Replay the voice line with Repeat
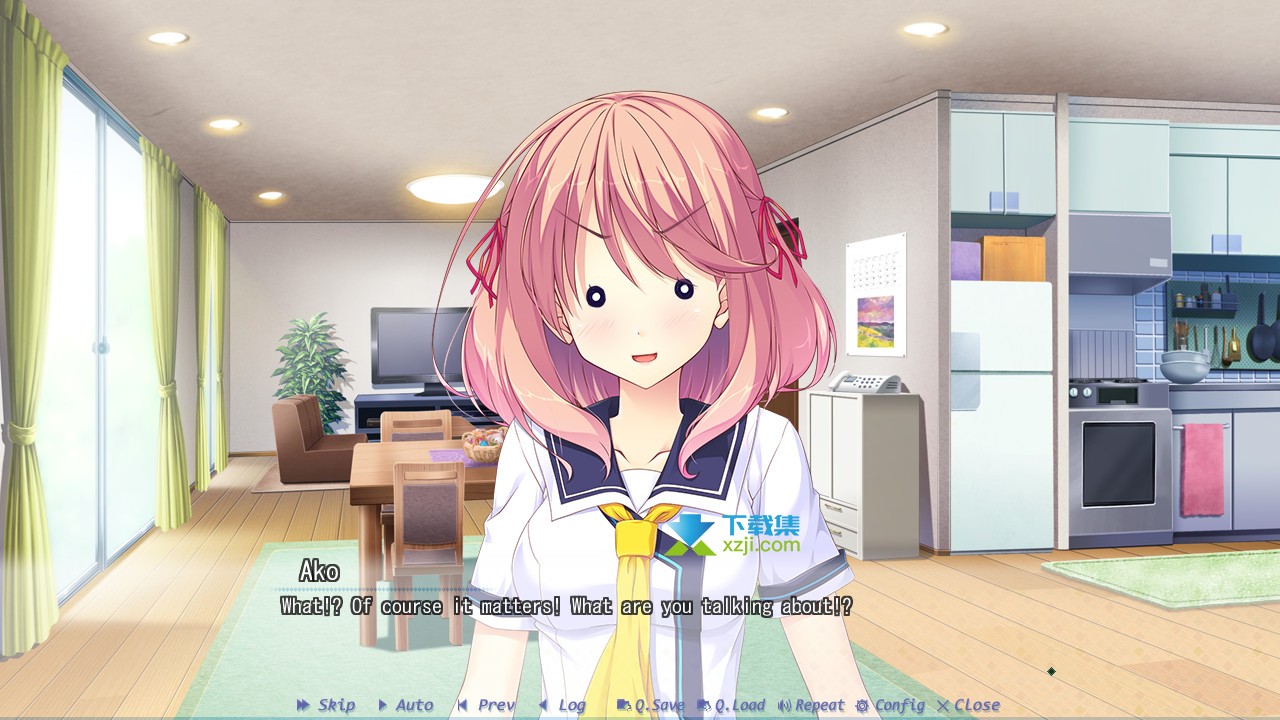The height and width of the screenshot is (720, 1280). pos(811,705)
